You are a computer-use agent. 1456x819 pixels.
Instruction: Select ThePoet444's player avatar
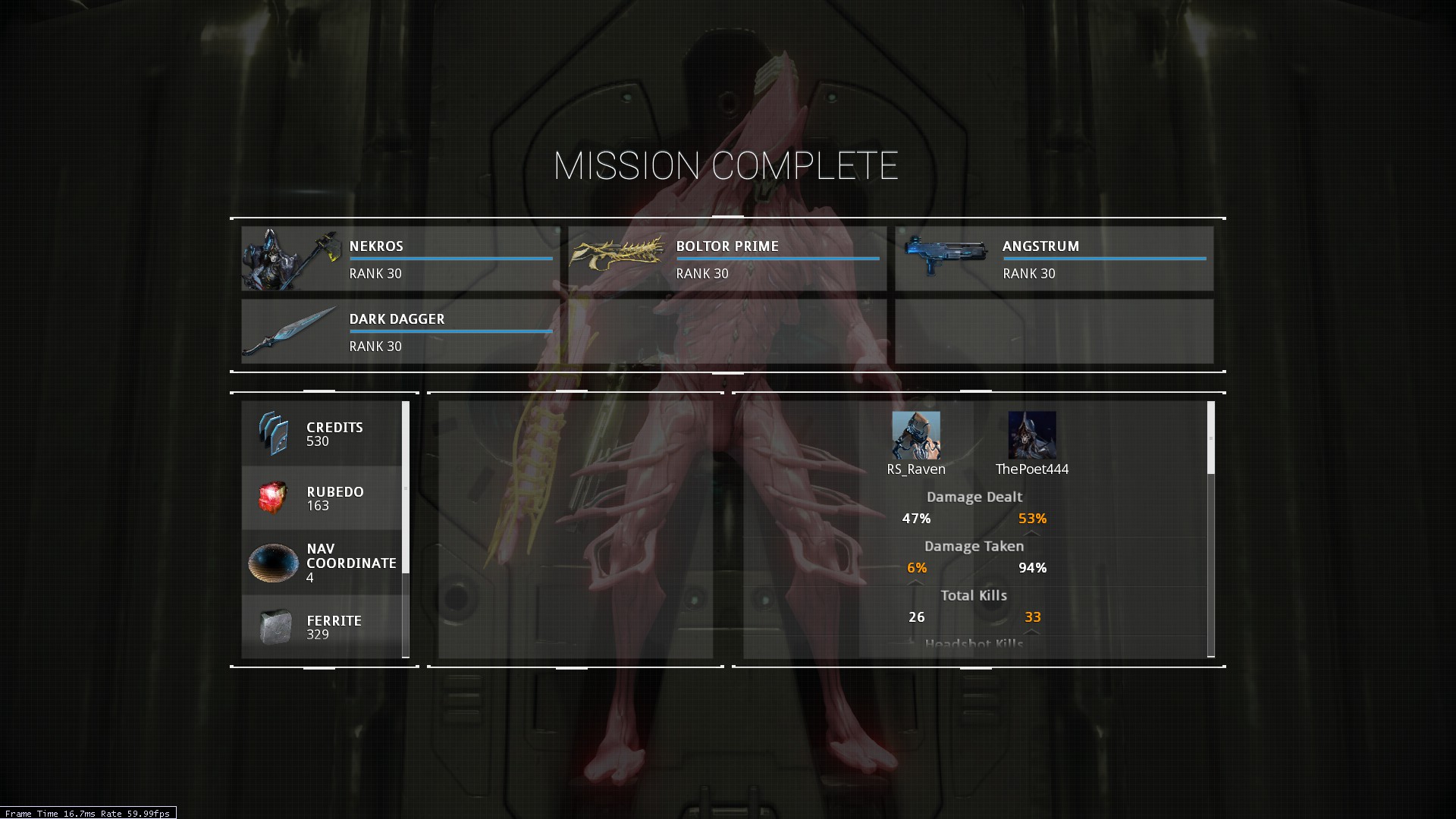tap(1032, 435)
